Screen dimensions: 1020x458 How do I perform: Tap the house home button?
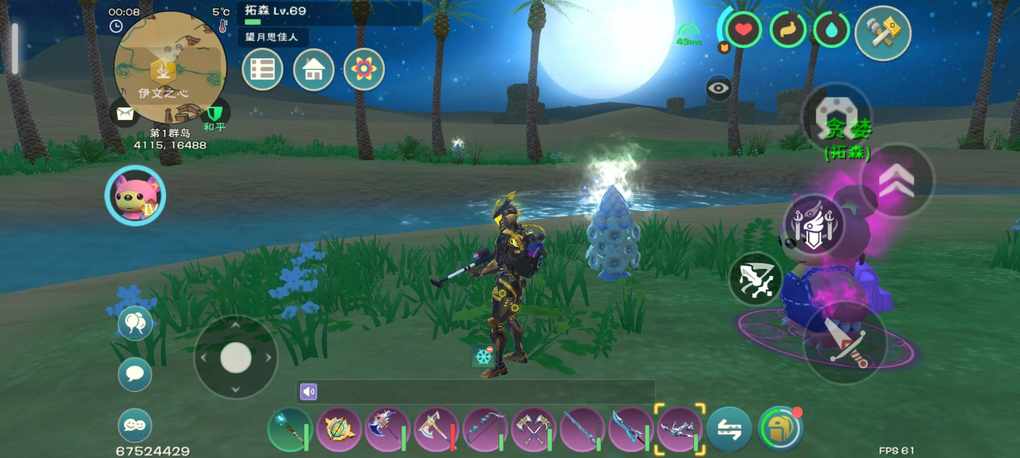[314, 70]
